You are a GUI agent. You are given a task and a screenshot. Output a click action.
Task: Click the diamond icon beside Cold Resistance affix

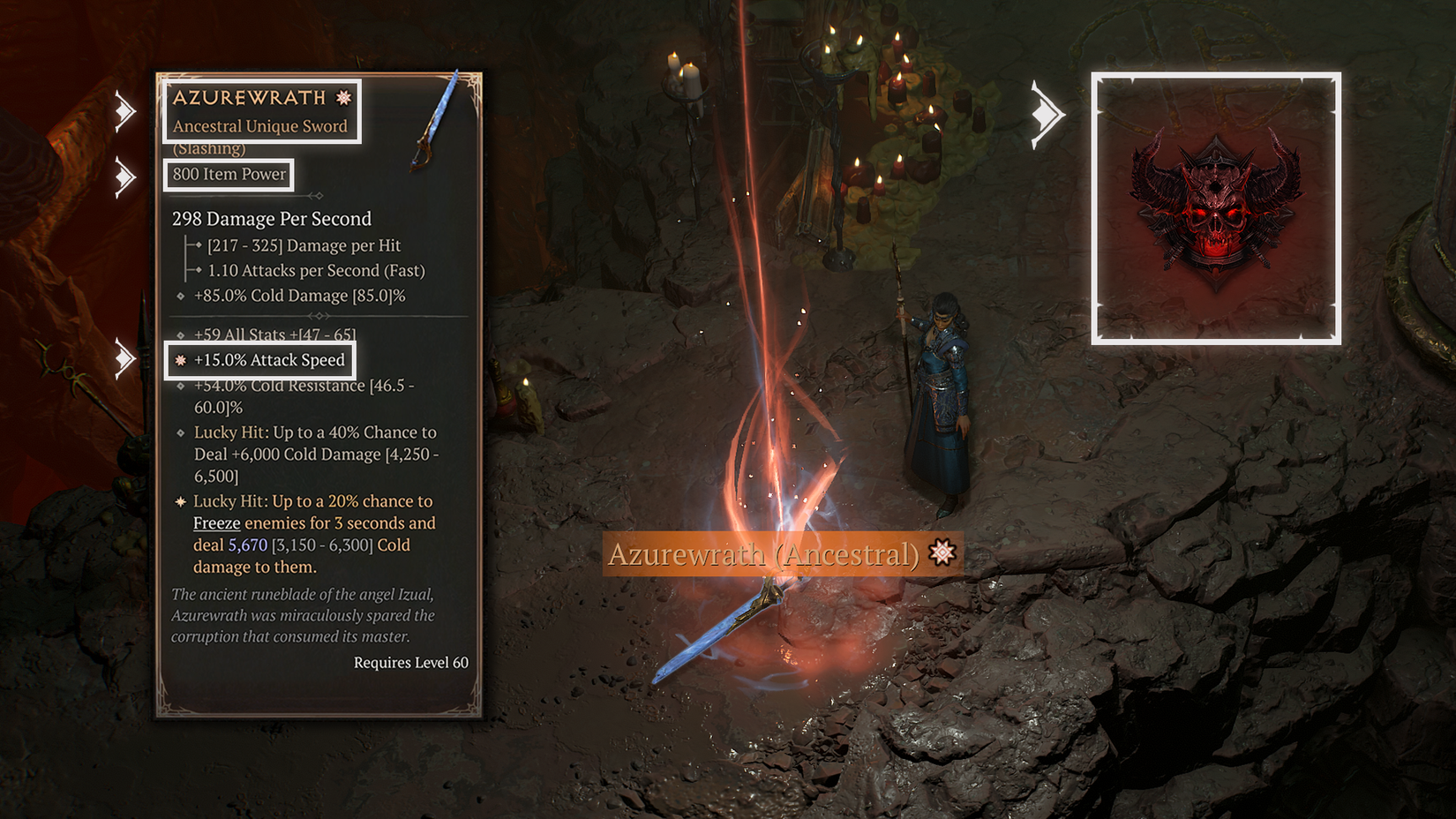pos(180,386)
